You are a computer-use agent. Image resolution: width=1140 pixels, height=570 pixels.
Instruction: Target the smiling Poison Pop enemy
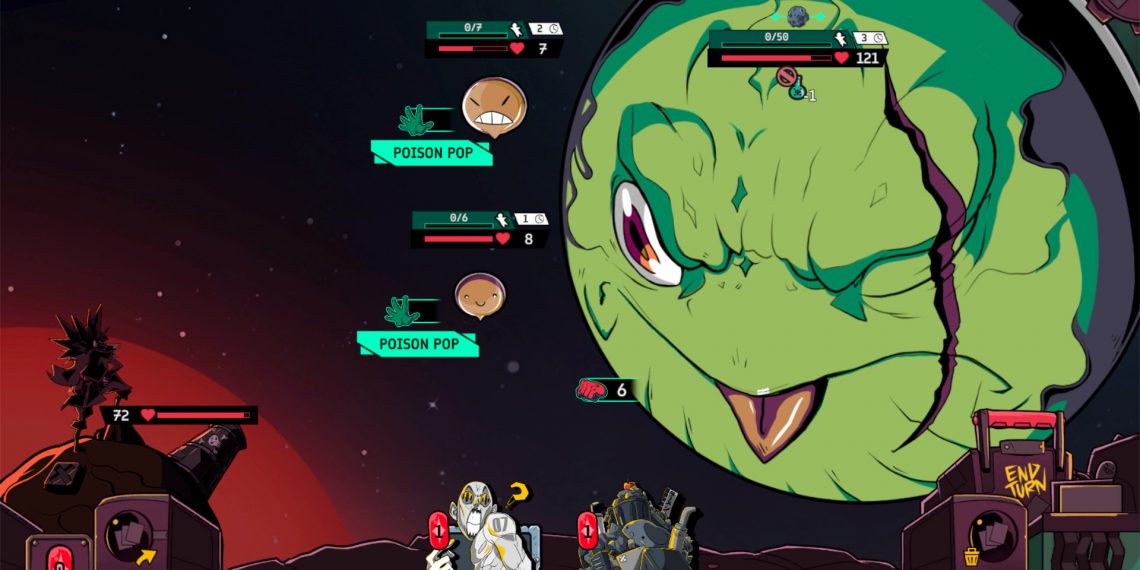480,296
